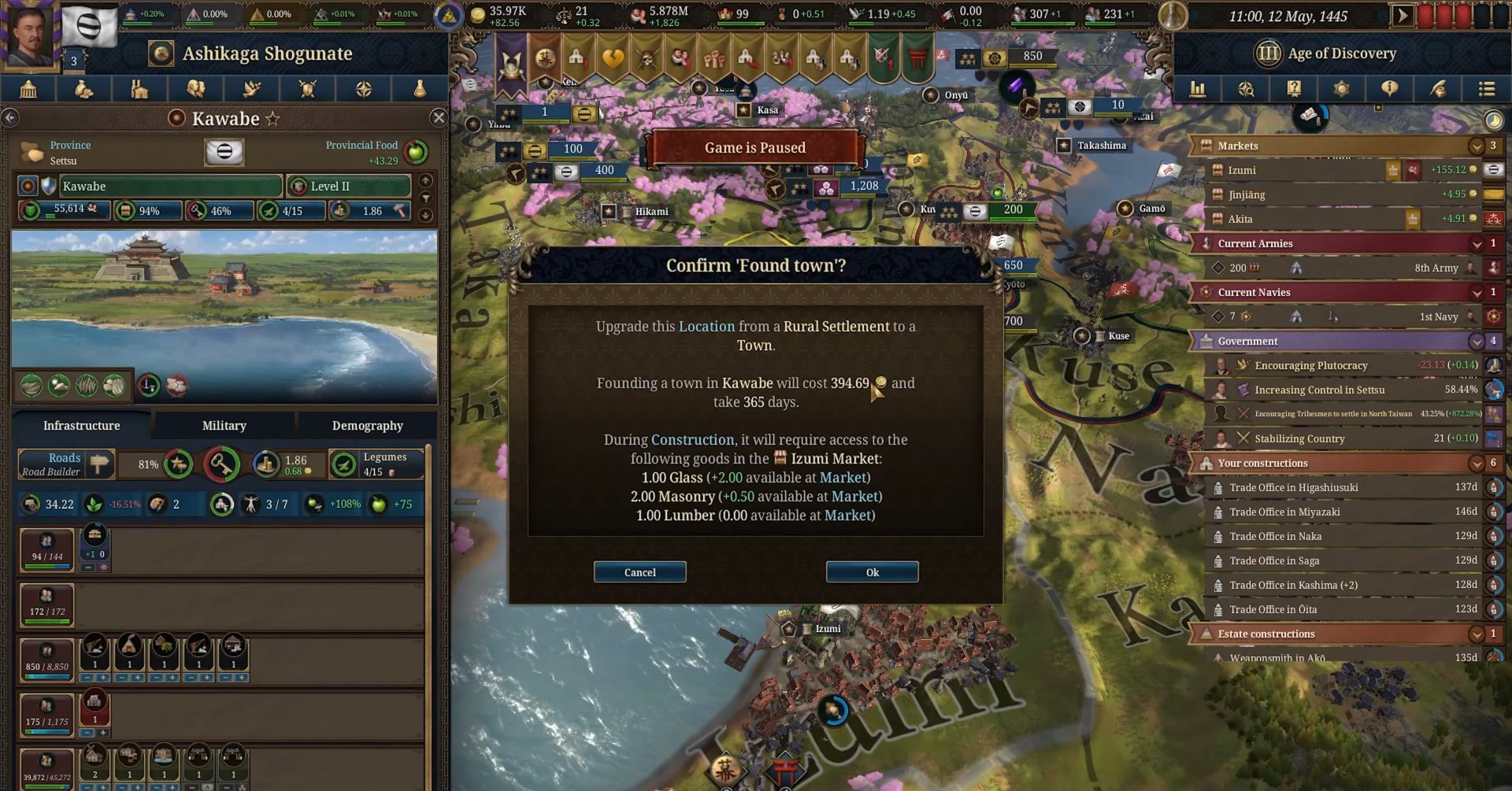Confirm founding the town with Ok
The image size is (1512, 791).
pyautogui.click(x=871, y=572)
